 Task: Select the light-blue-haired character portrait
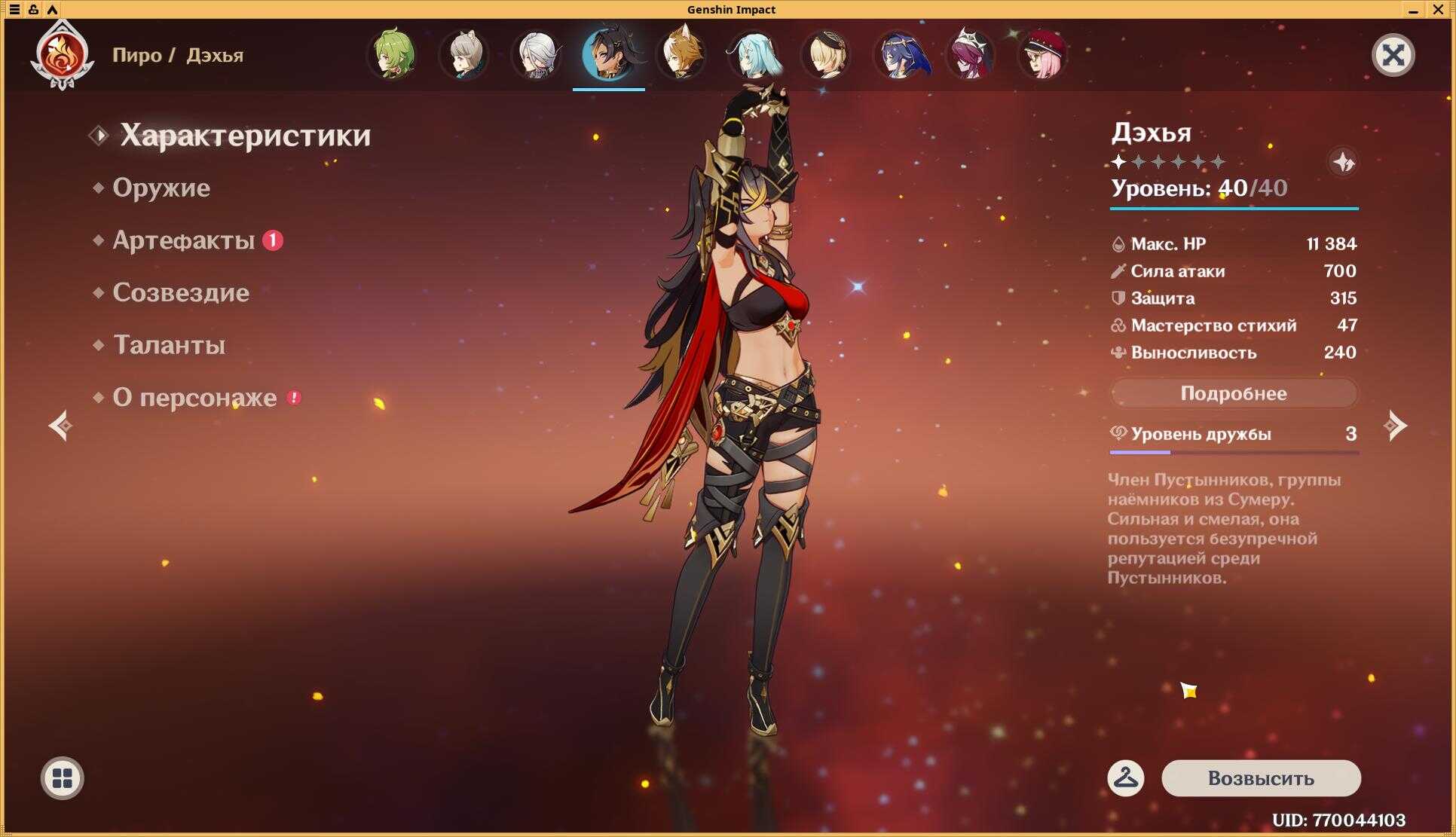754,55
